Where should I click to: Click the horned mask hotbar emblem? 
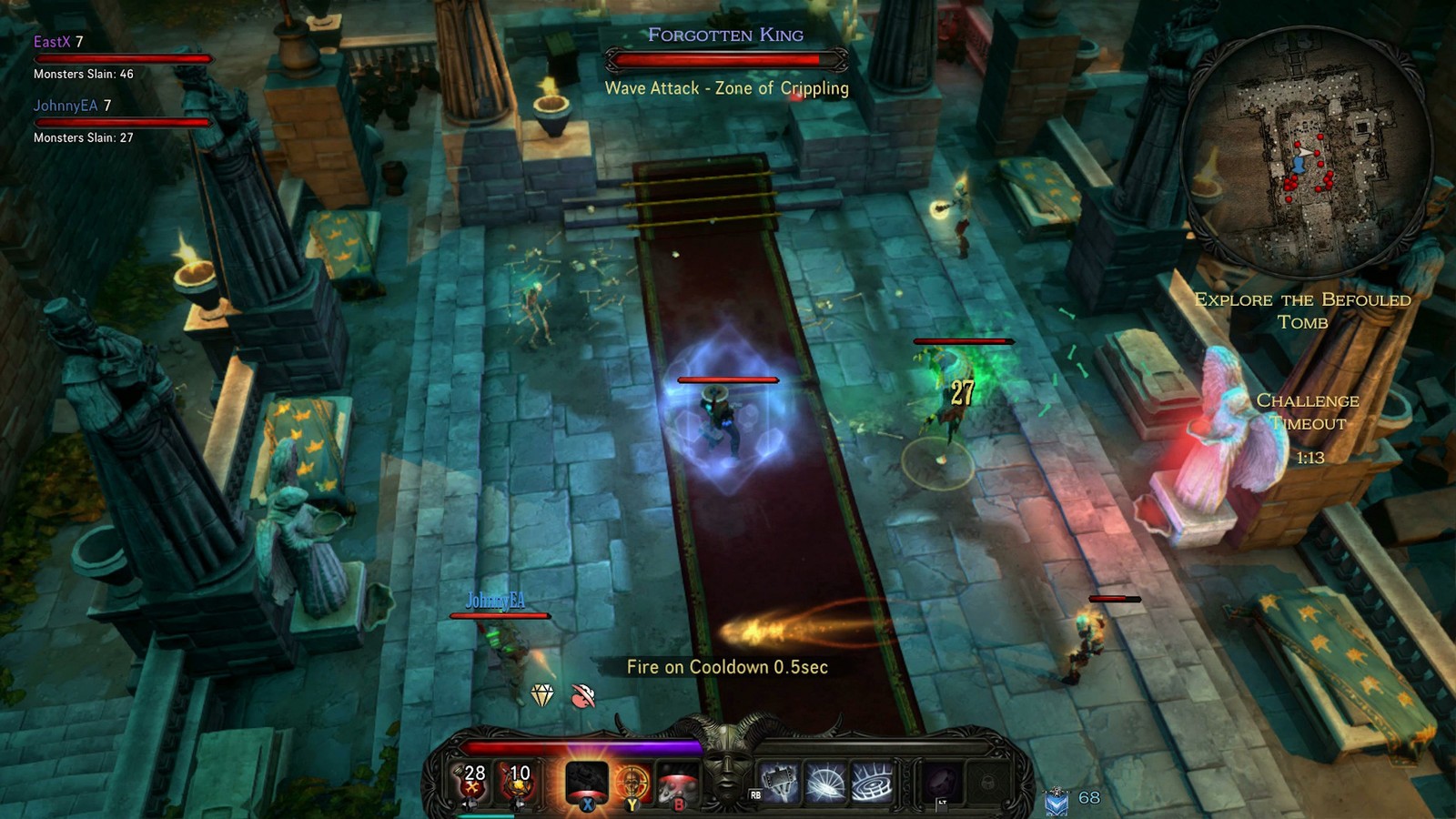(728, 764)
